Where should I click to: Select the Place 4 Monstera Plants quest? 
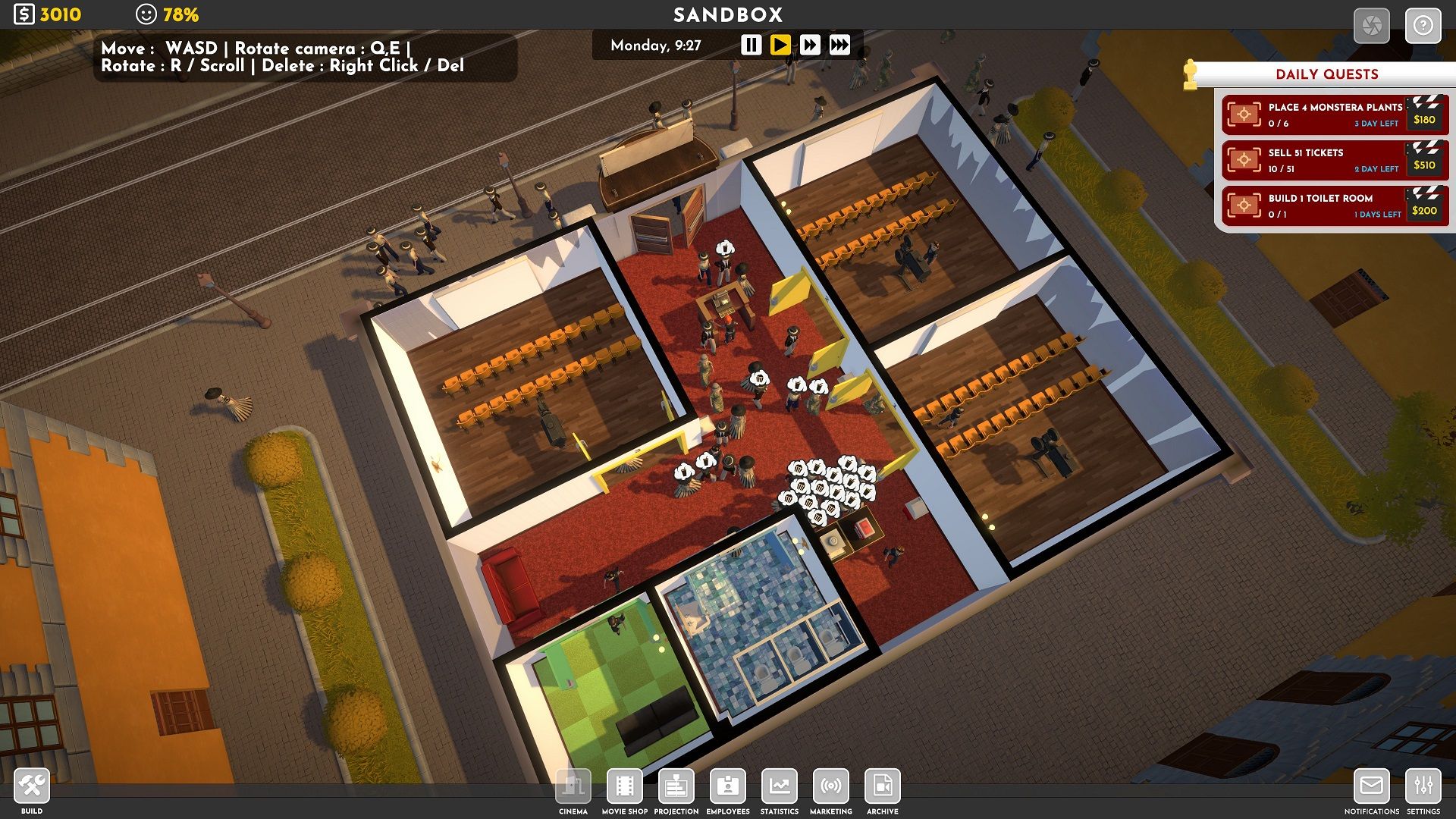tap(1335, 115)
